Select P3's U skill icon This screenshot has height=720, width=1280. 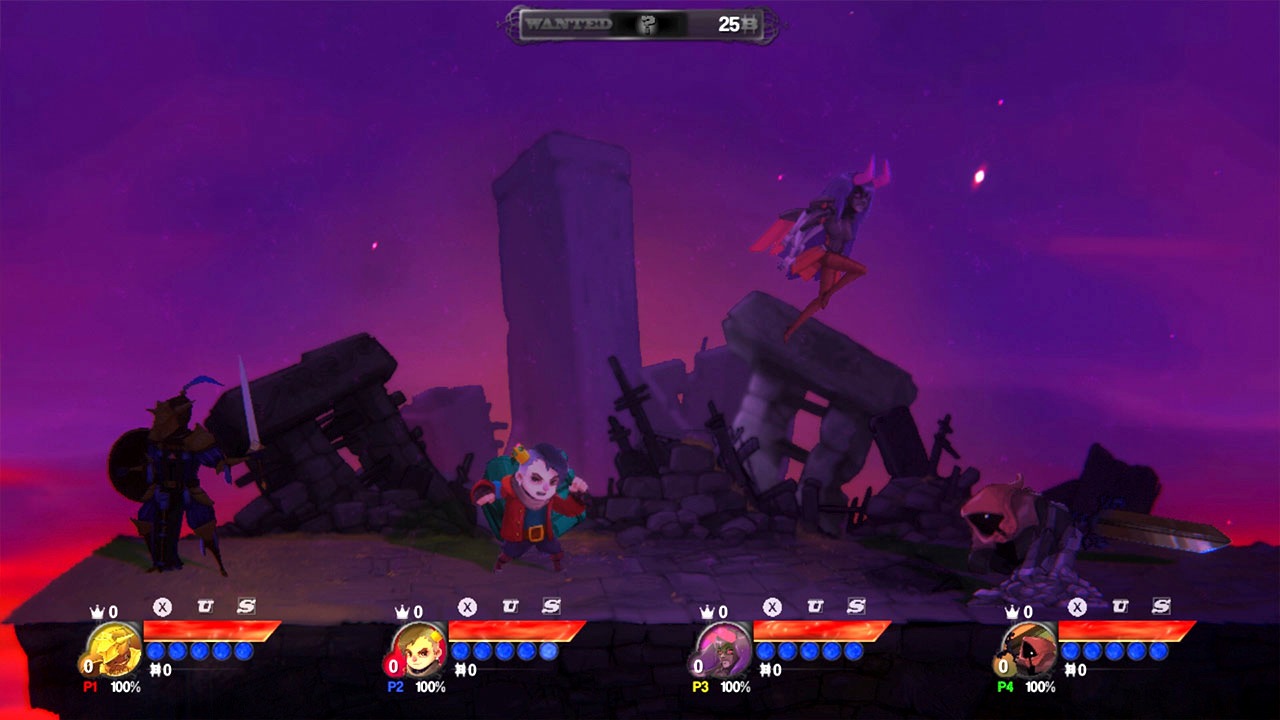point(815,606)
